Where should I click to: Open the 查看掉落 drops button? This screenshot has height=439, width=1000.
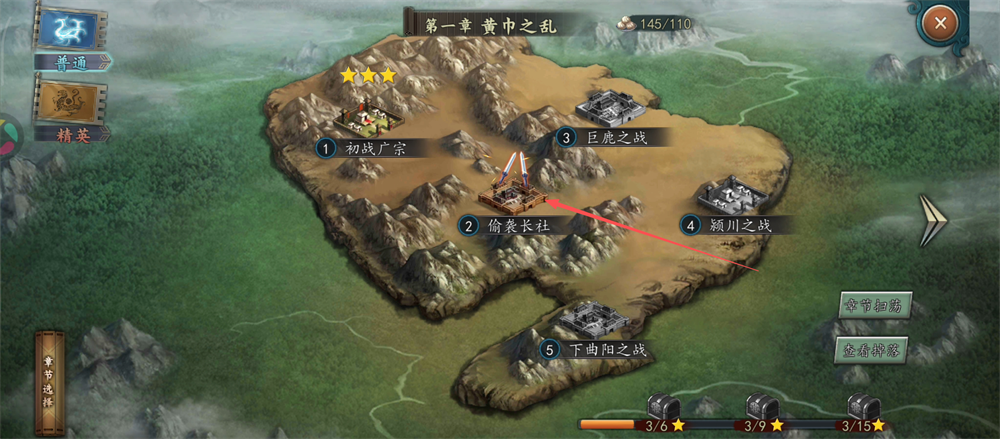[874, 350]
